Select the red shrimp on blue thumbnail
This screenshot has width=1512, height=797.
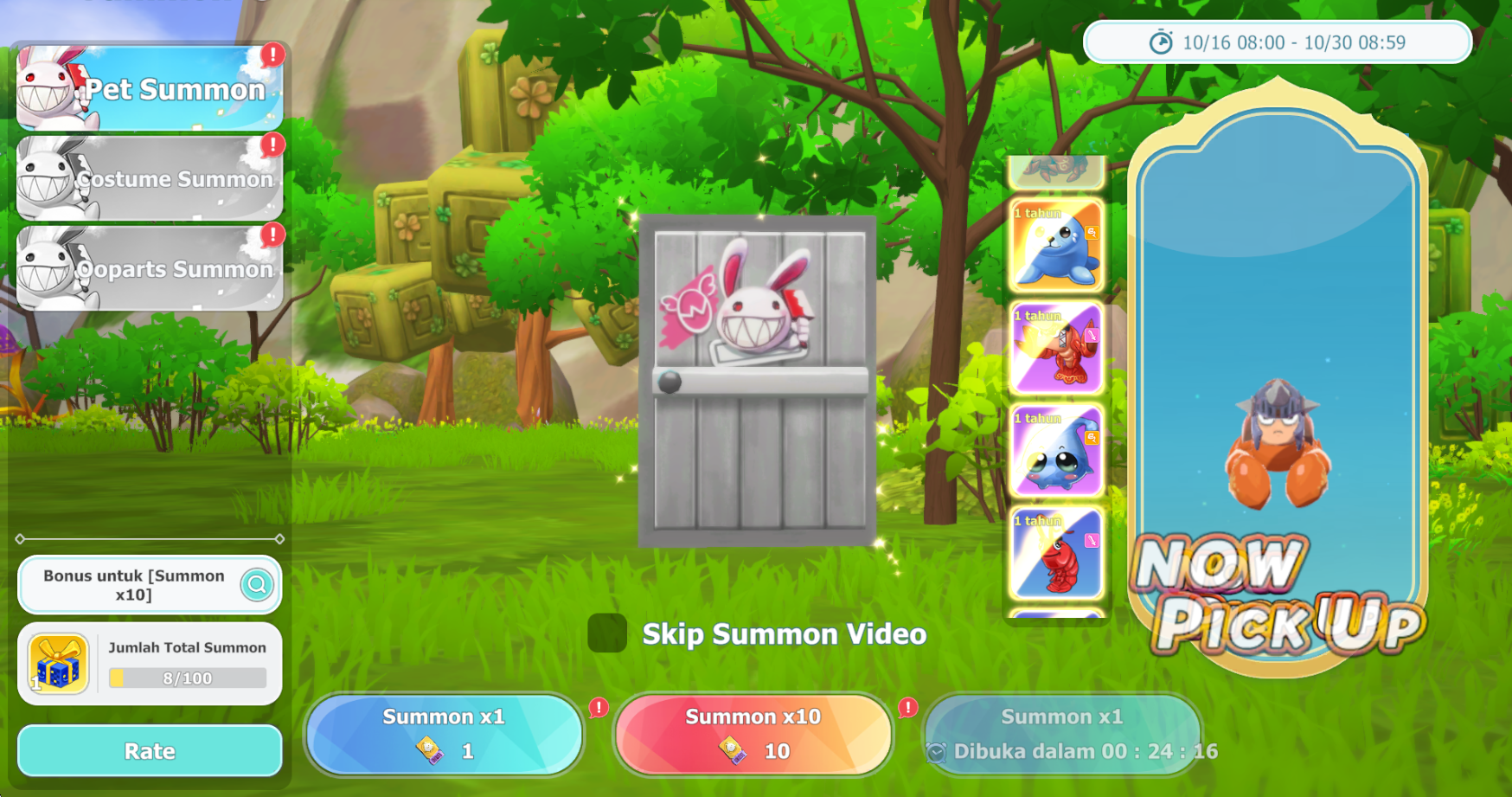(x=1056, y=554)
